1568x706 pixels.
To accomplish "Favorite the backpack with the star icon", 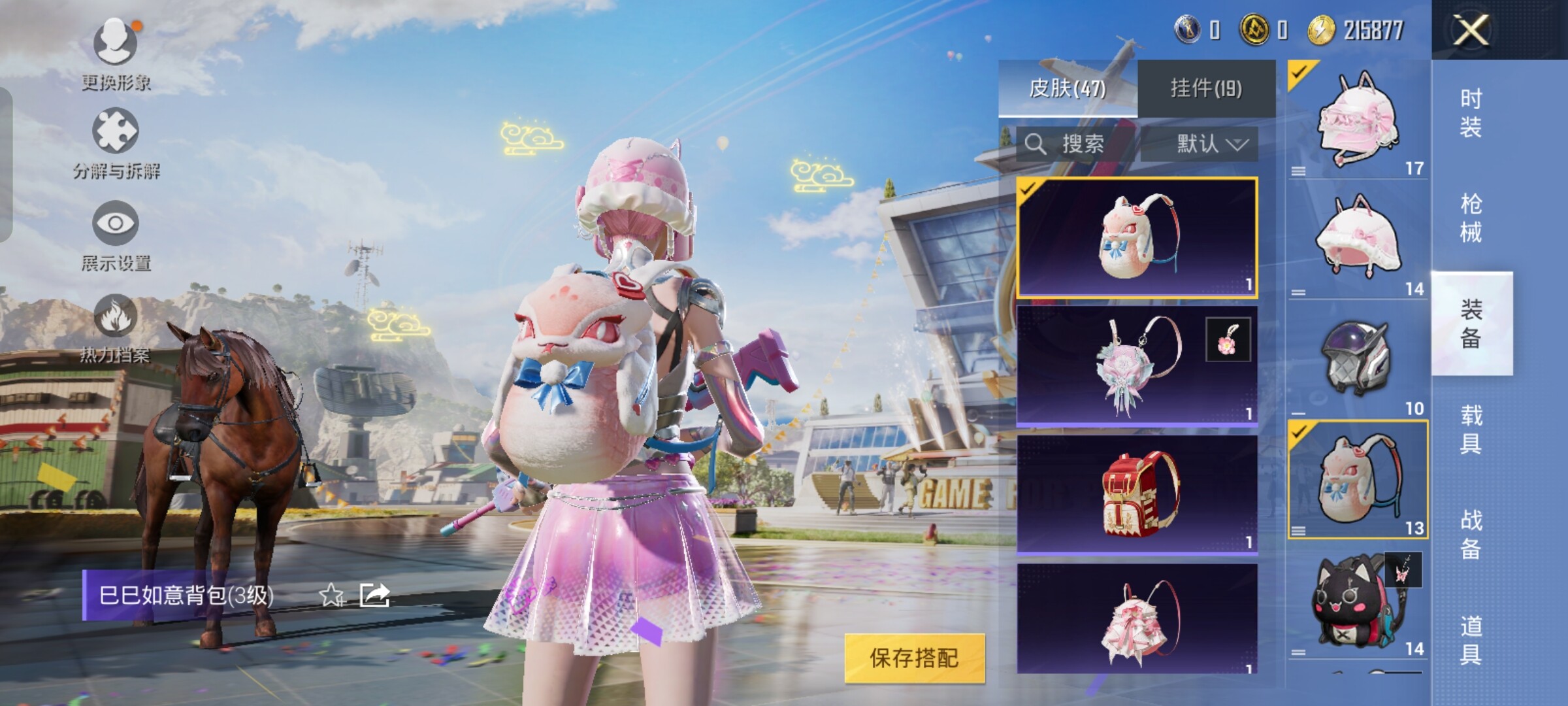I will 332,596.
